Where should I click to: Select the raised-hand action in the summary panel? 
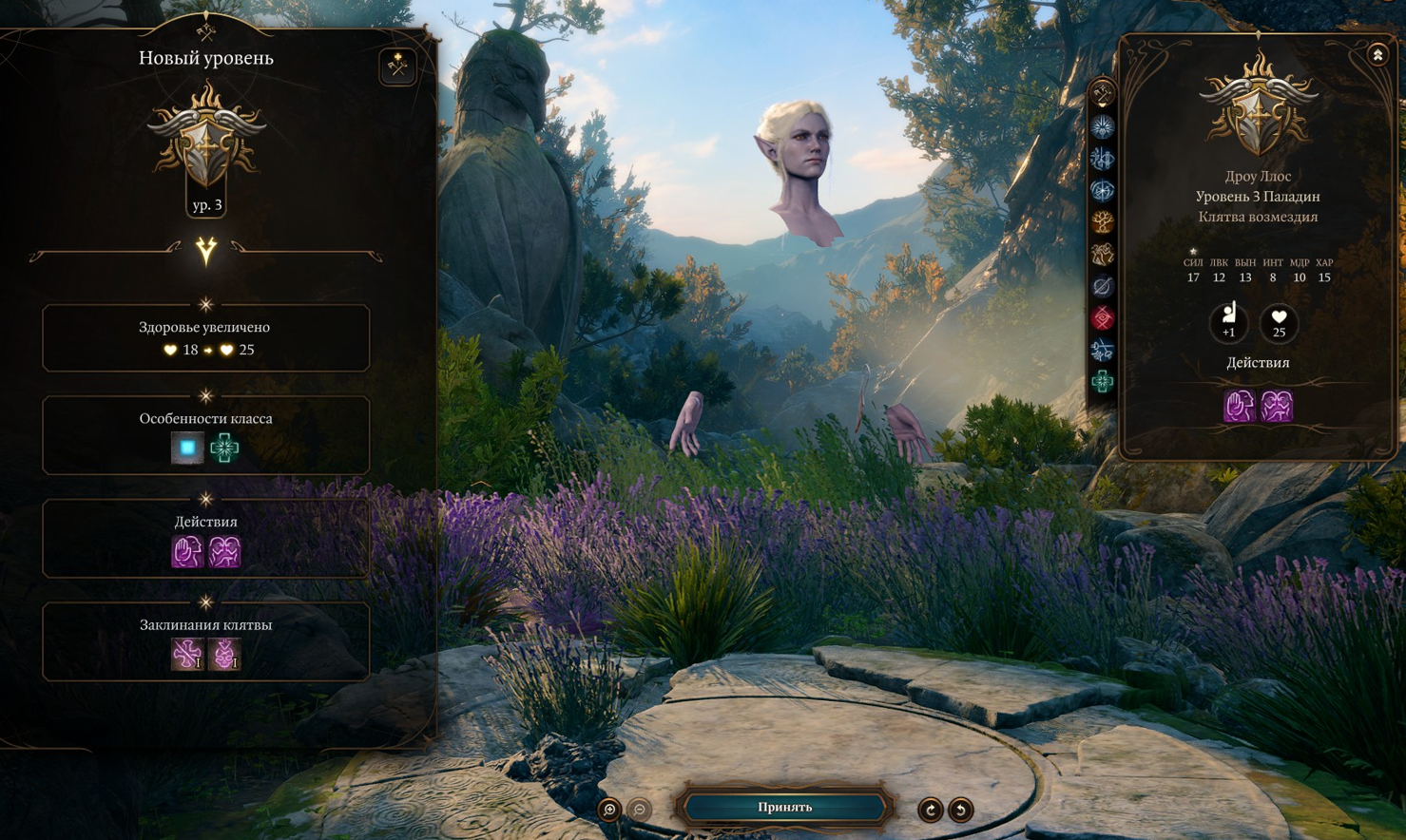[1239, 406]
